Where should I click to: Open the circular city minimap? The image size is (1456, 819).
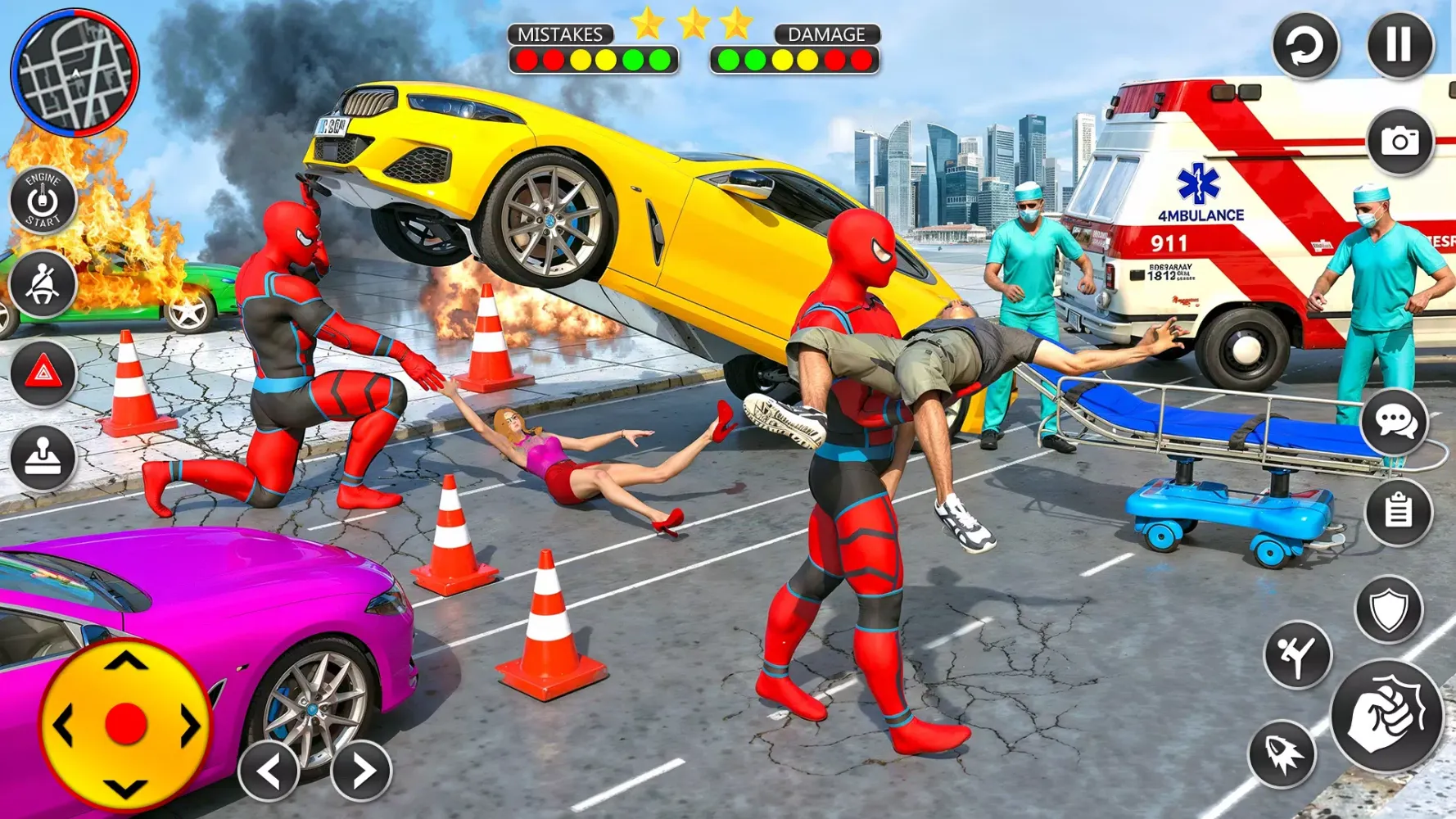[x=75, y=73]
